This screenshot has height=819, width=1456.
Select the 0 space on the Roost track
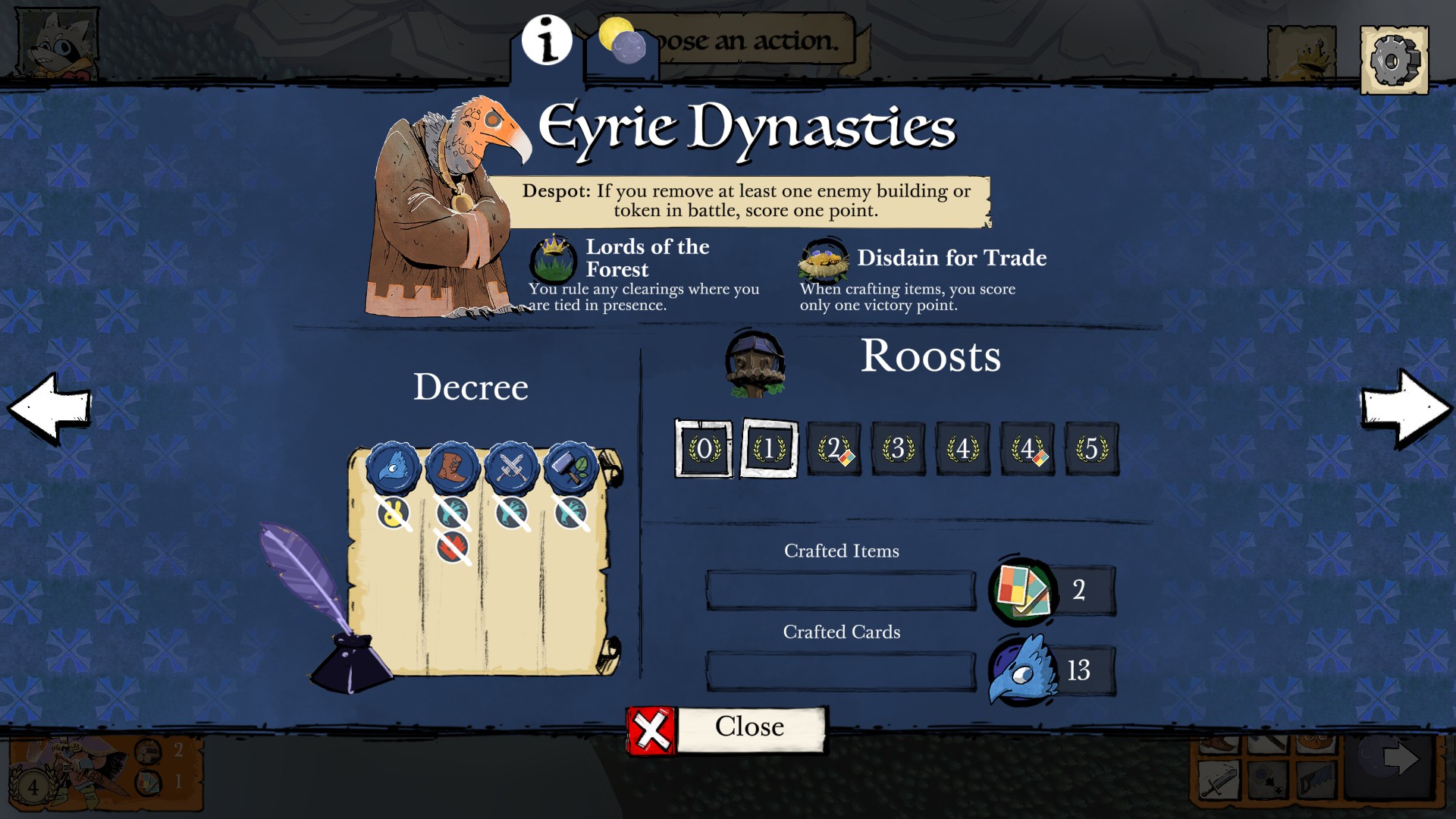(703, 449)
